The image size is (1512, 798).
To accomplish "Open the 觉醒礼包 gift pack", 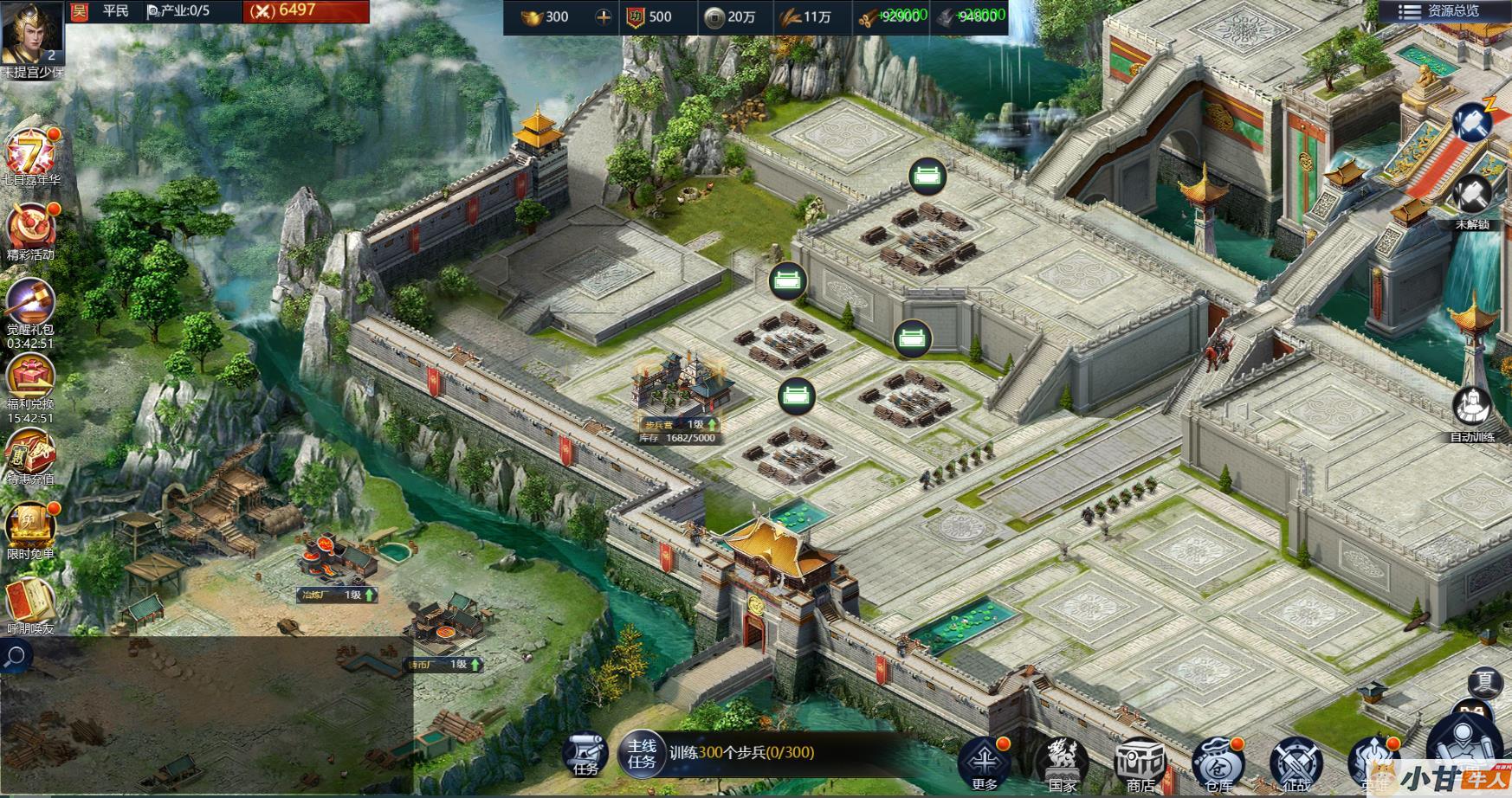I will tap(31, 304).
